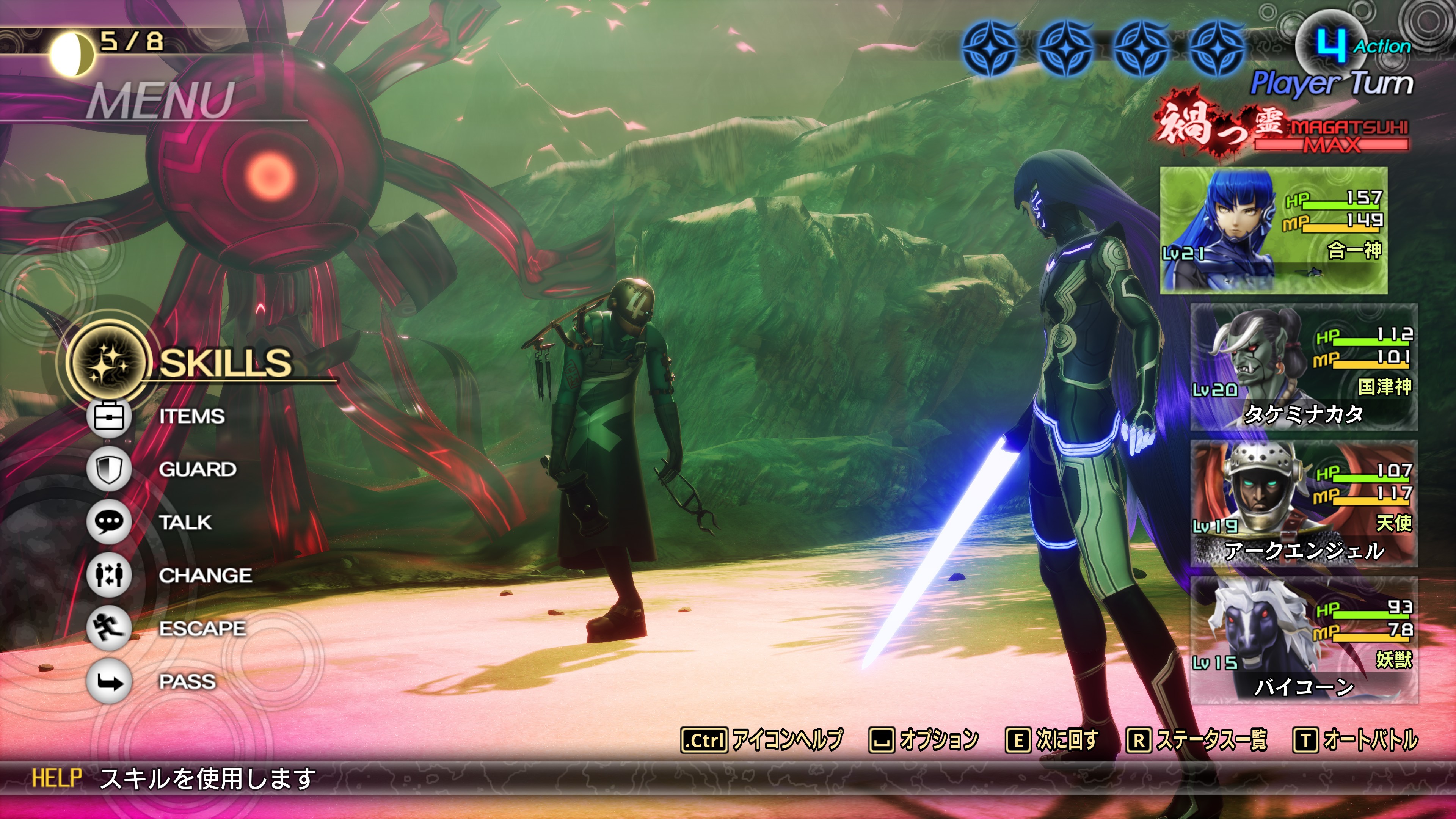Show the アイコンヘルプ icon help
1456x819 pixels.
pyautogui.click(x=762, y=740)
